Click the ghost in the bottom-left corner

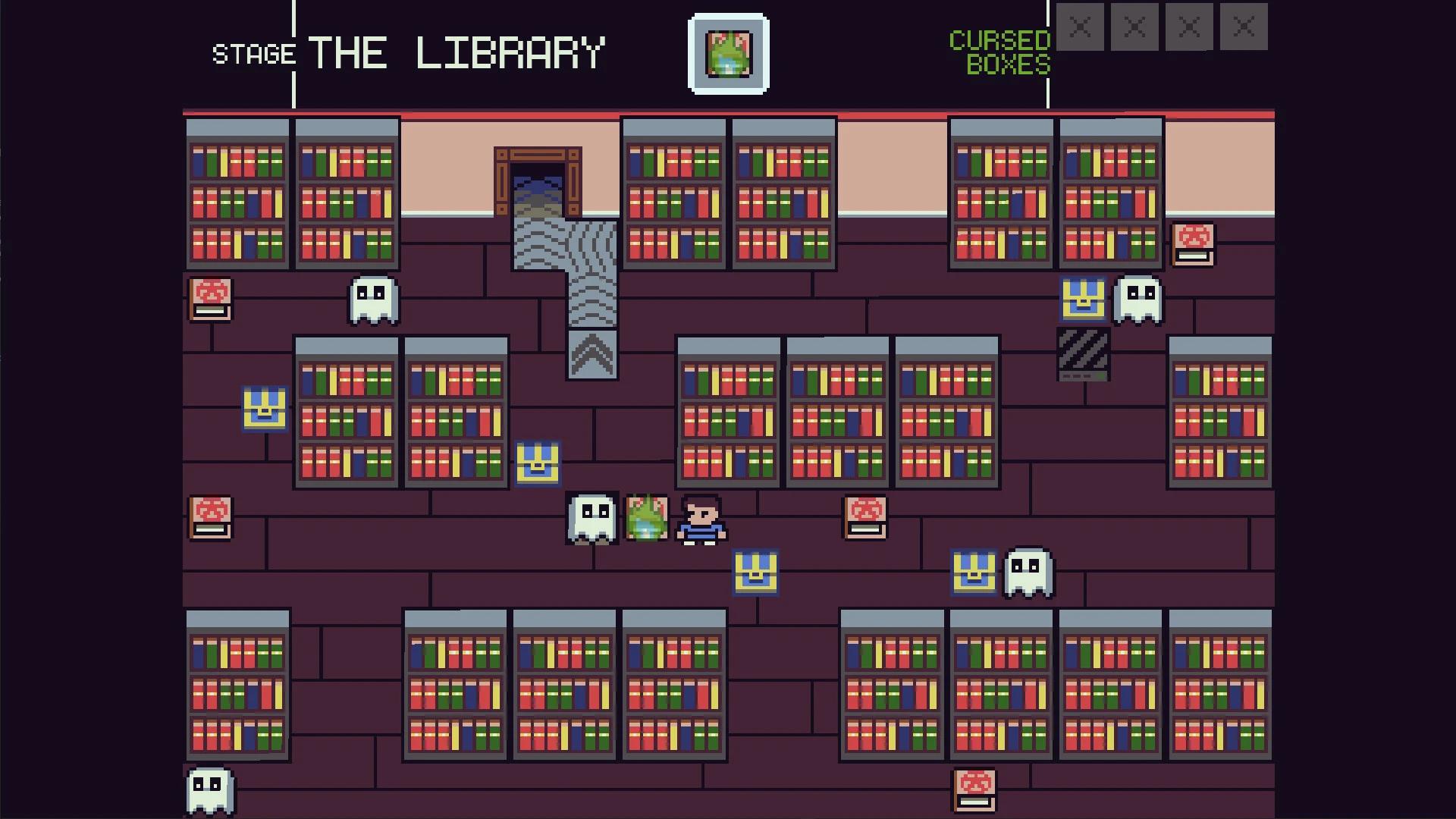[x=210, y=789]
